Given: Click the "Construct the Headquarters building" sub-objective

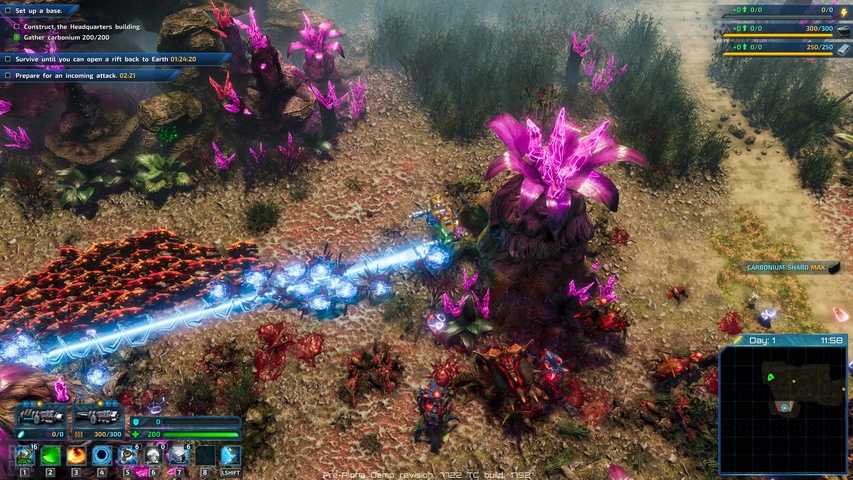Looking at the screenshot, I should click(x=82, y=26).
